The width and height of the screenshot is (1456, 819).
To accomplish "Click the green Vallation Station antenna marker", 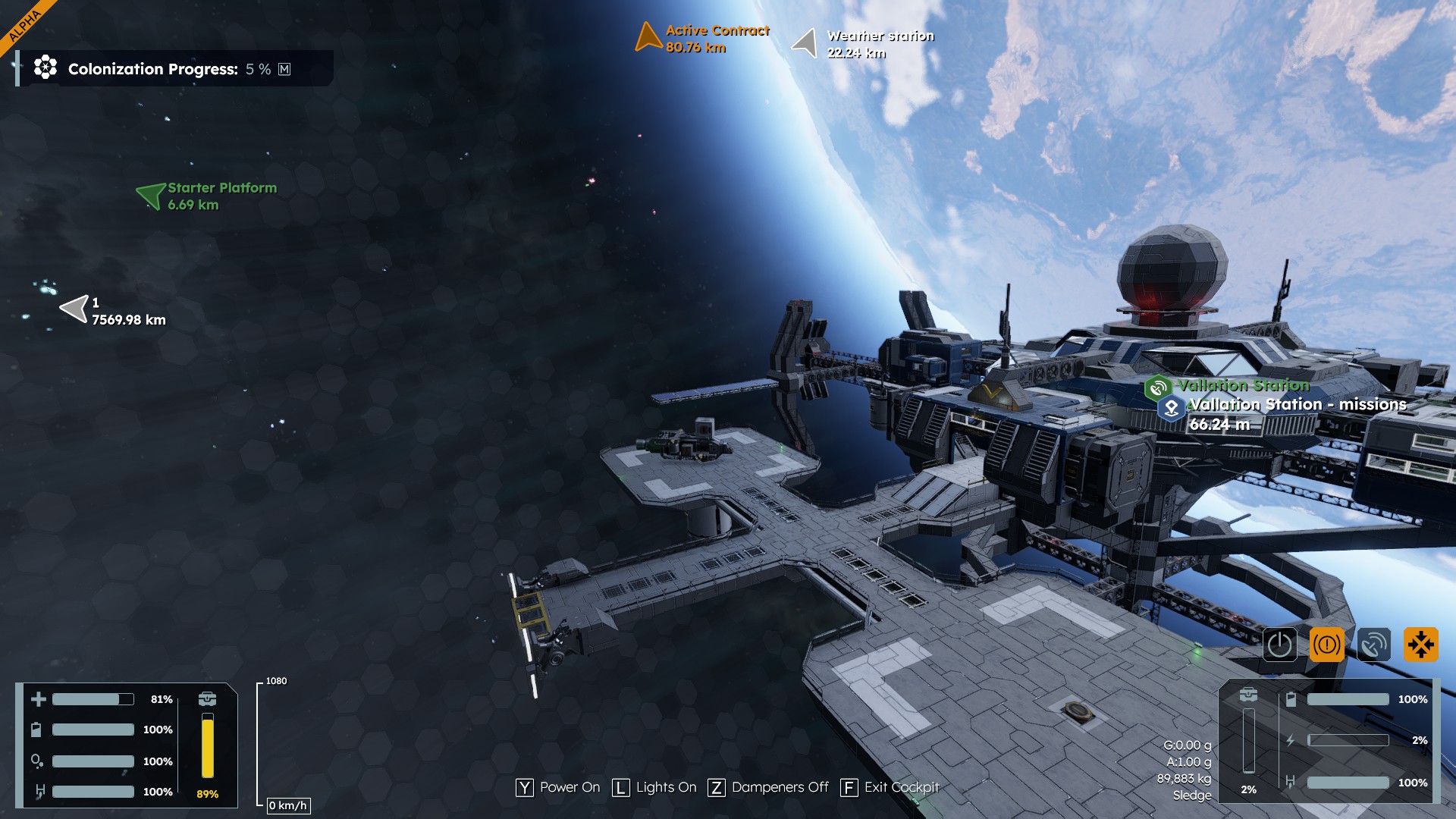I will (1158, 388).
